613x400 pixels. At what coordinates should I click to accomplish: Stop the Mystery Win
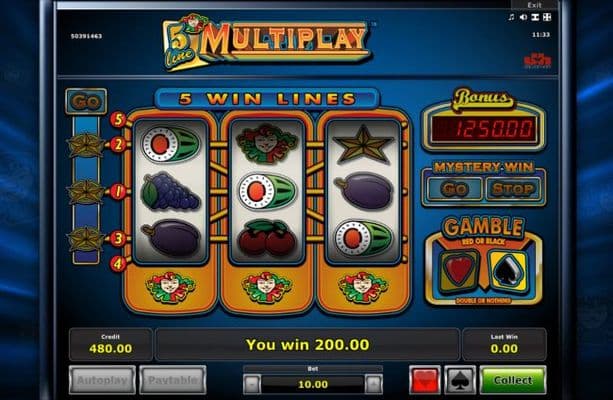(511, 187)
